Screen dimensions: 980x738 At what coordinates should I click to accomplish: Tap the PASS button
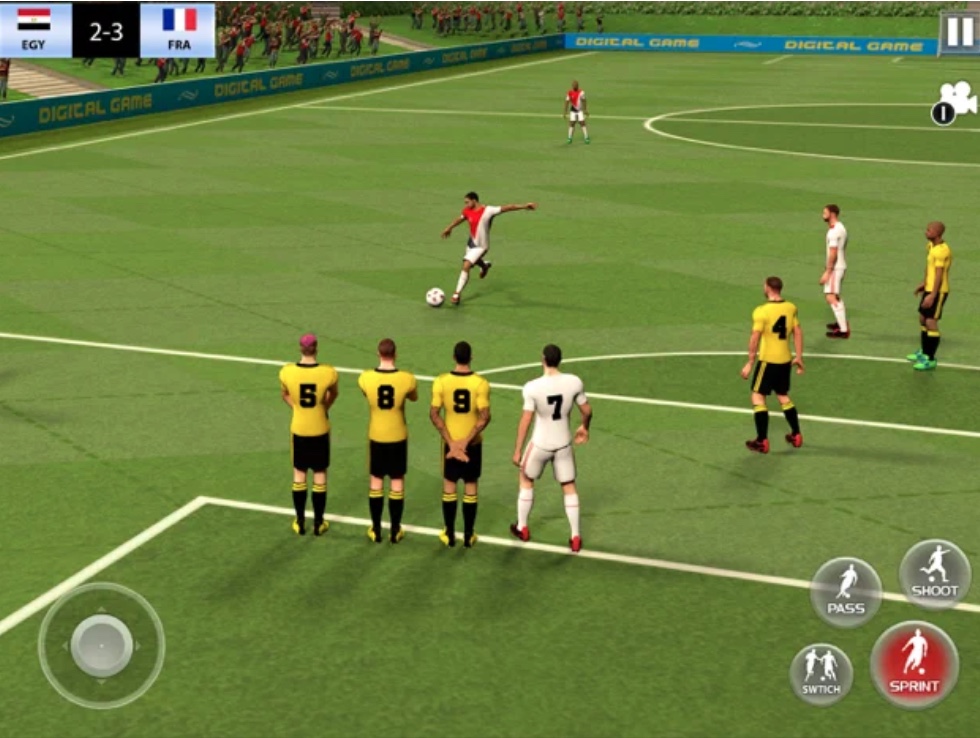(x=846, y=592)
